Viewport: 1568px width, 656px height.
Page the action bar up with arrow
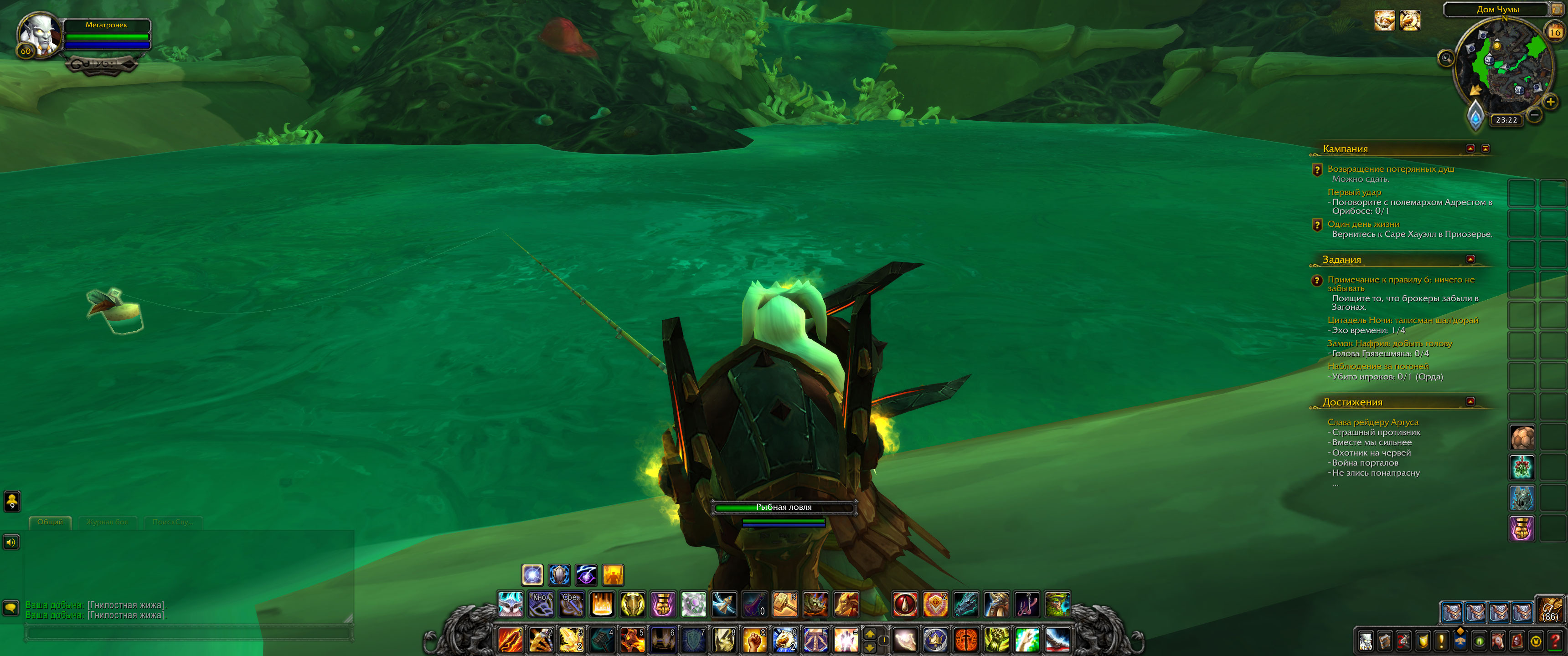coord(870,634)
